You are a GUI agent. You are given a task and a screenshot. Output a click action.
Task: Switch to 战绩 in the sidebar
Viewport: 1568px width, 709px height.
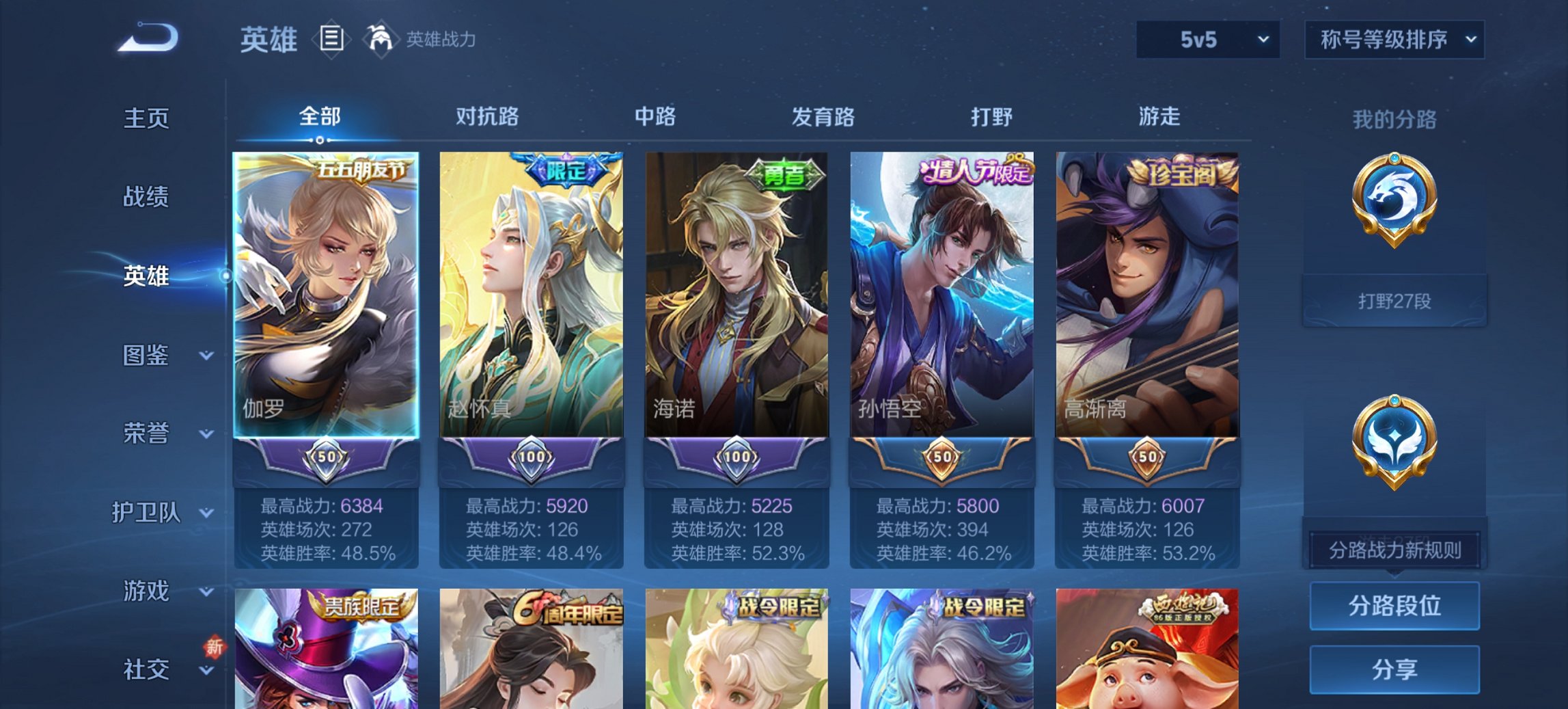click(x=145, y=198)
